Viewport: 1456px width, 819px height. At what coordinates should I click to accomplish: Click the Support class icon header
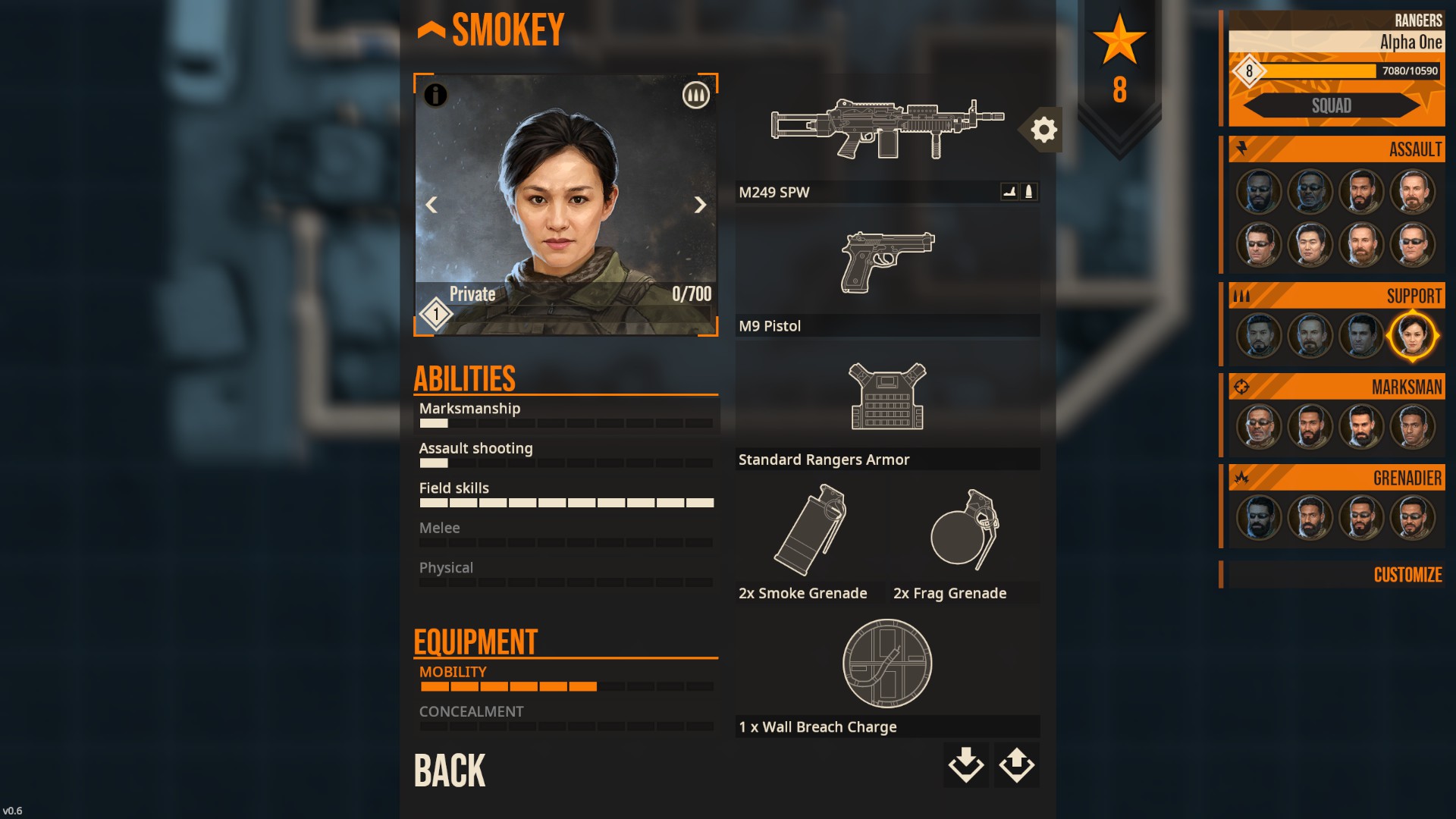[1241, 296]
